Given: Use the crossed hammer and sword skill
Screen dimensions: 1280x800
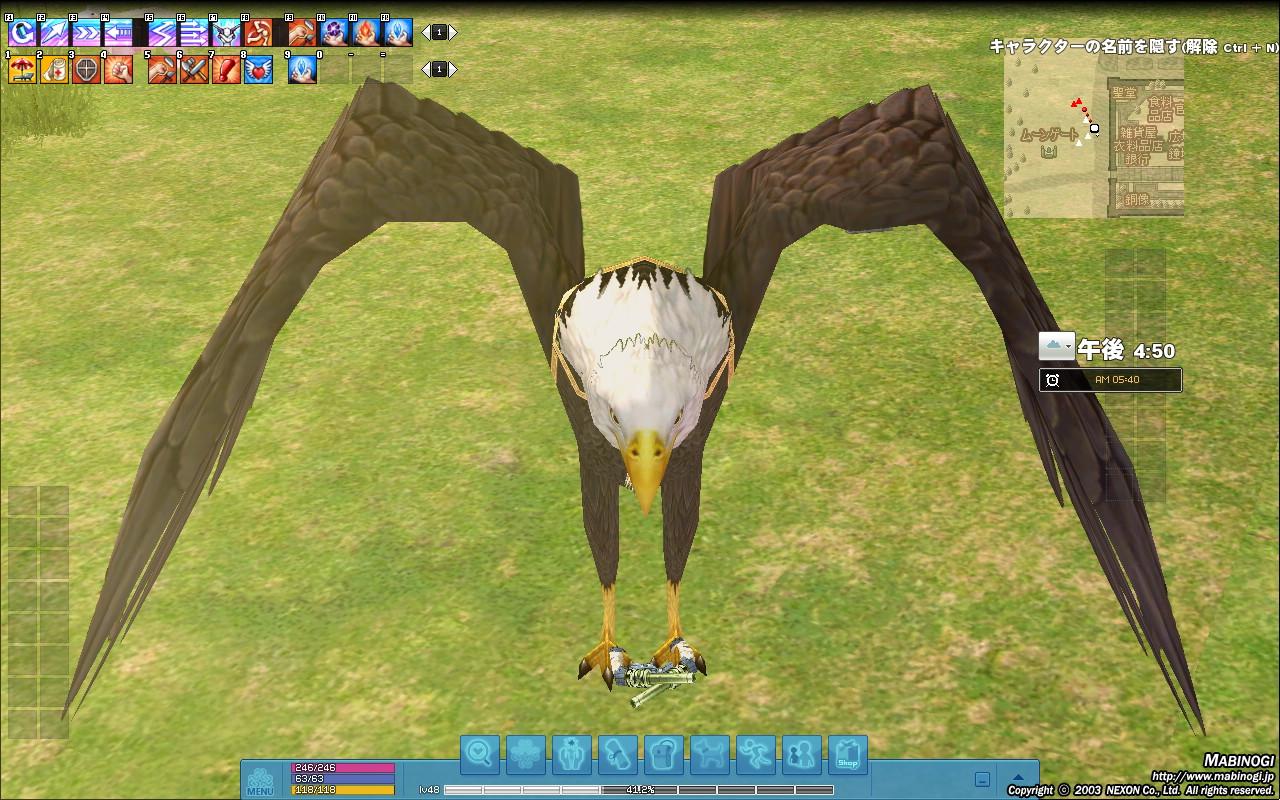Looking at the screenshot, I should point(194,70).
